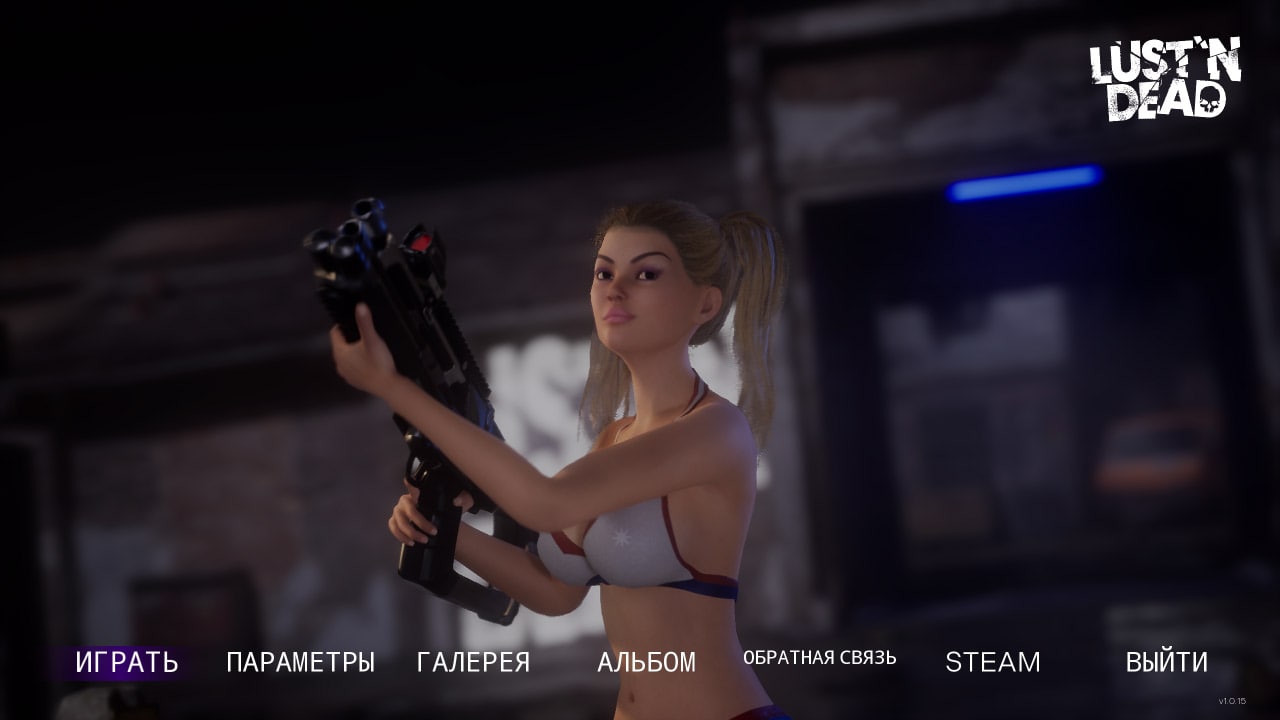Image resolution: width=1280 pixels, height=720 pixels.
Task: Open the STEAM page link
Action: [992, 662]
